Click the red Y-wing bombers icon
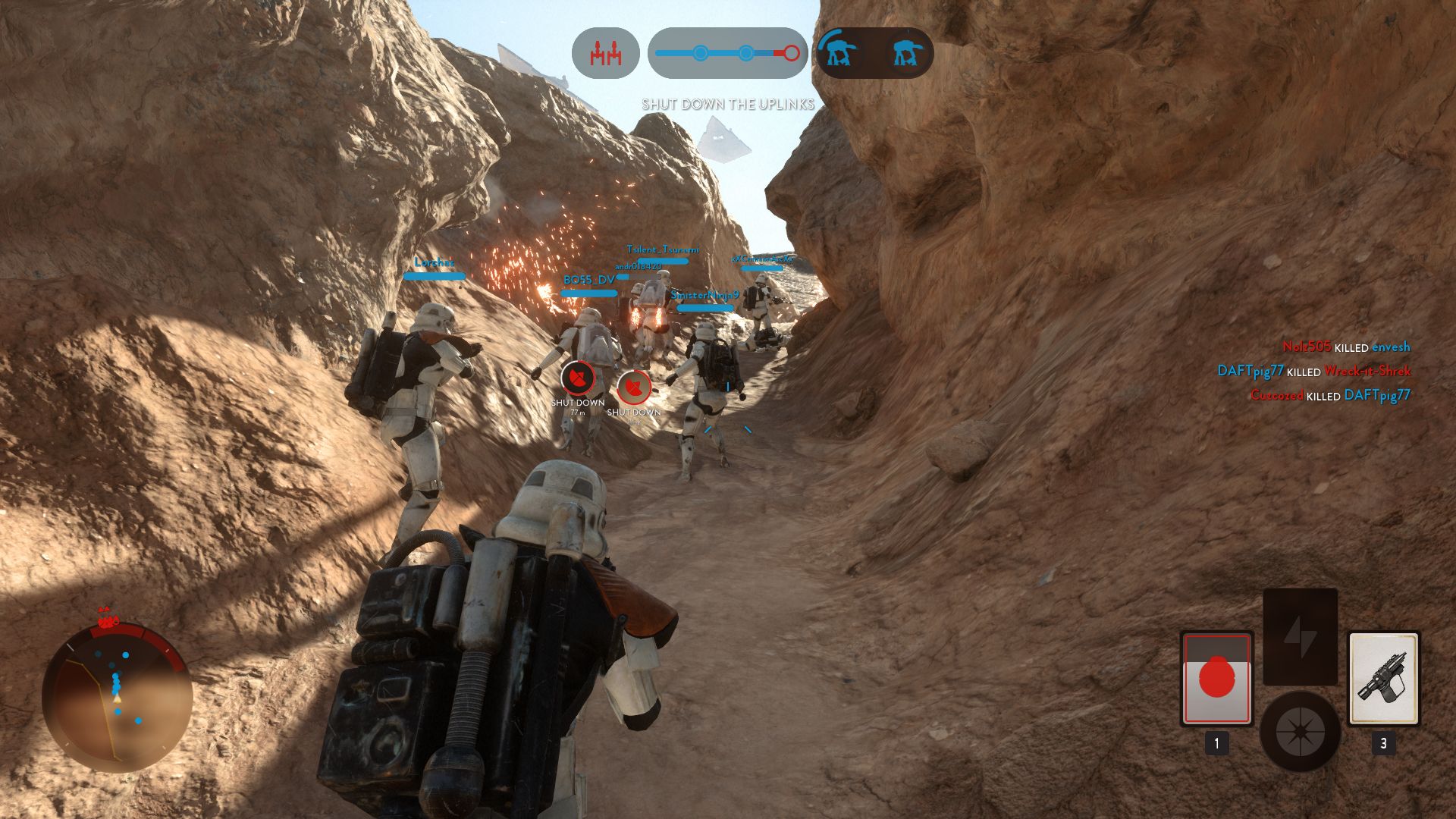Screen dimensions: 1456x819 pyautogui.click(x=605, y=53)
